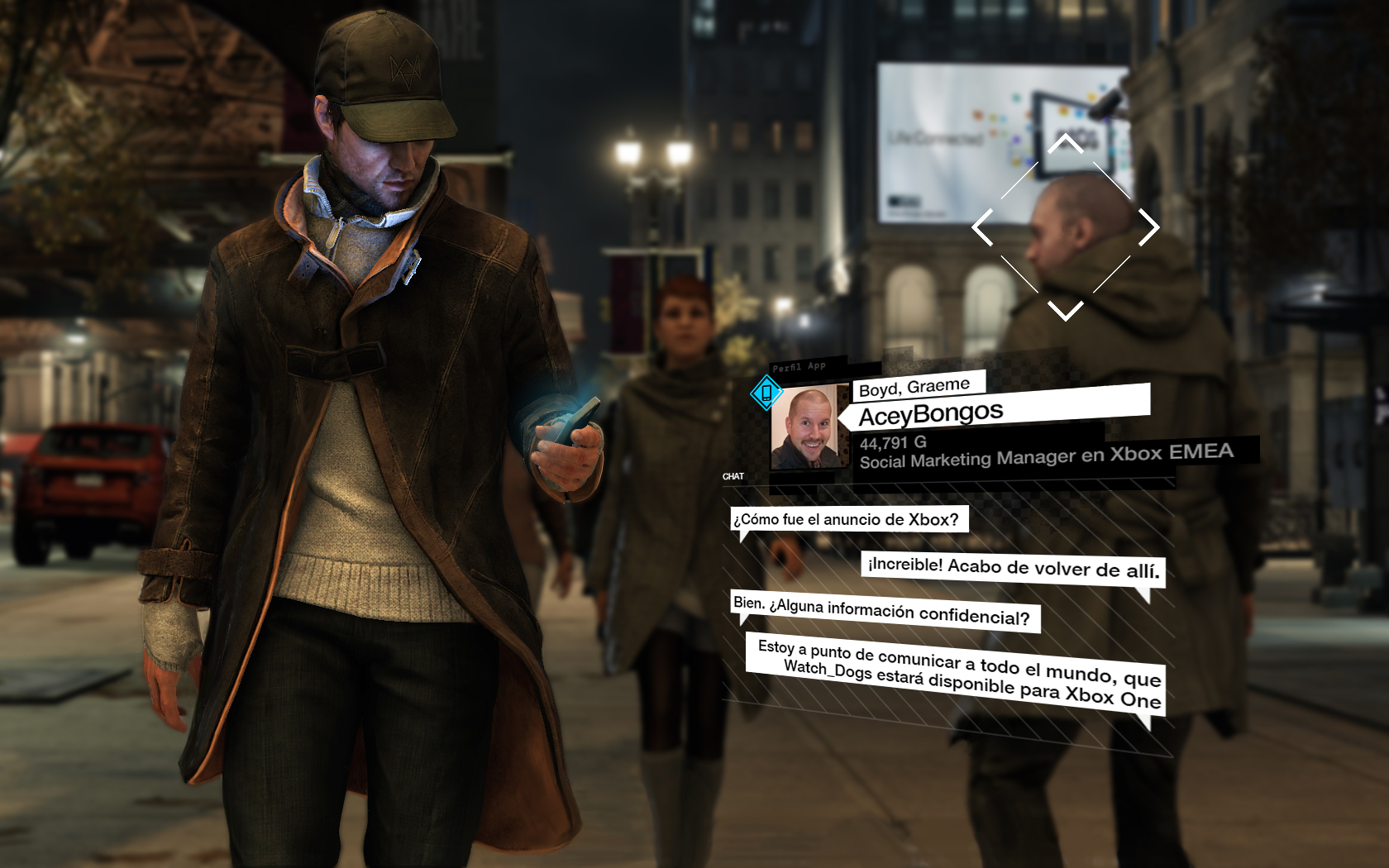Screen dimensions: 1389x868
Task: Click the CHAT label on the overlay
Action: click(x=735, y=475)
